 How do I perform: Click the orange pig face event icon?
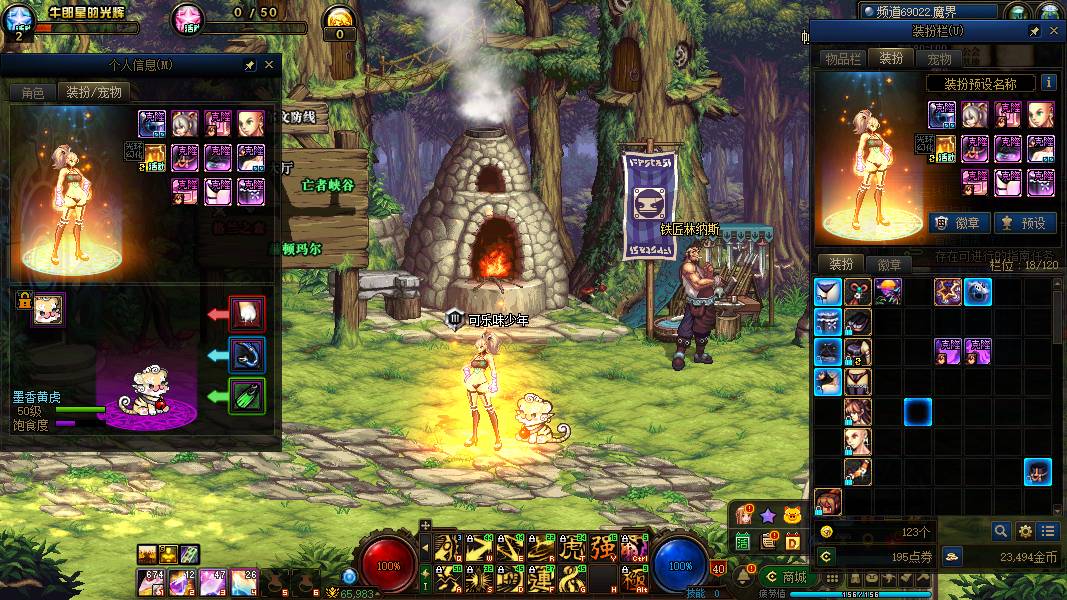click(x=793, y=515)
